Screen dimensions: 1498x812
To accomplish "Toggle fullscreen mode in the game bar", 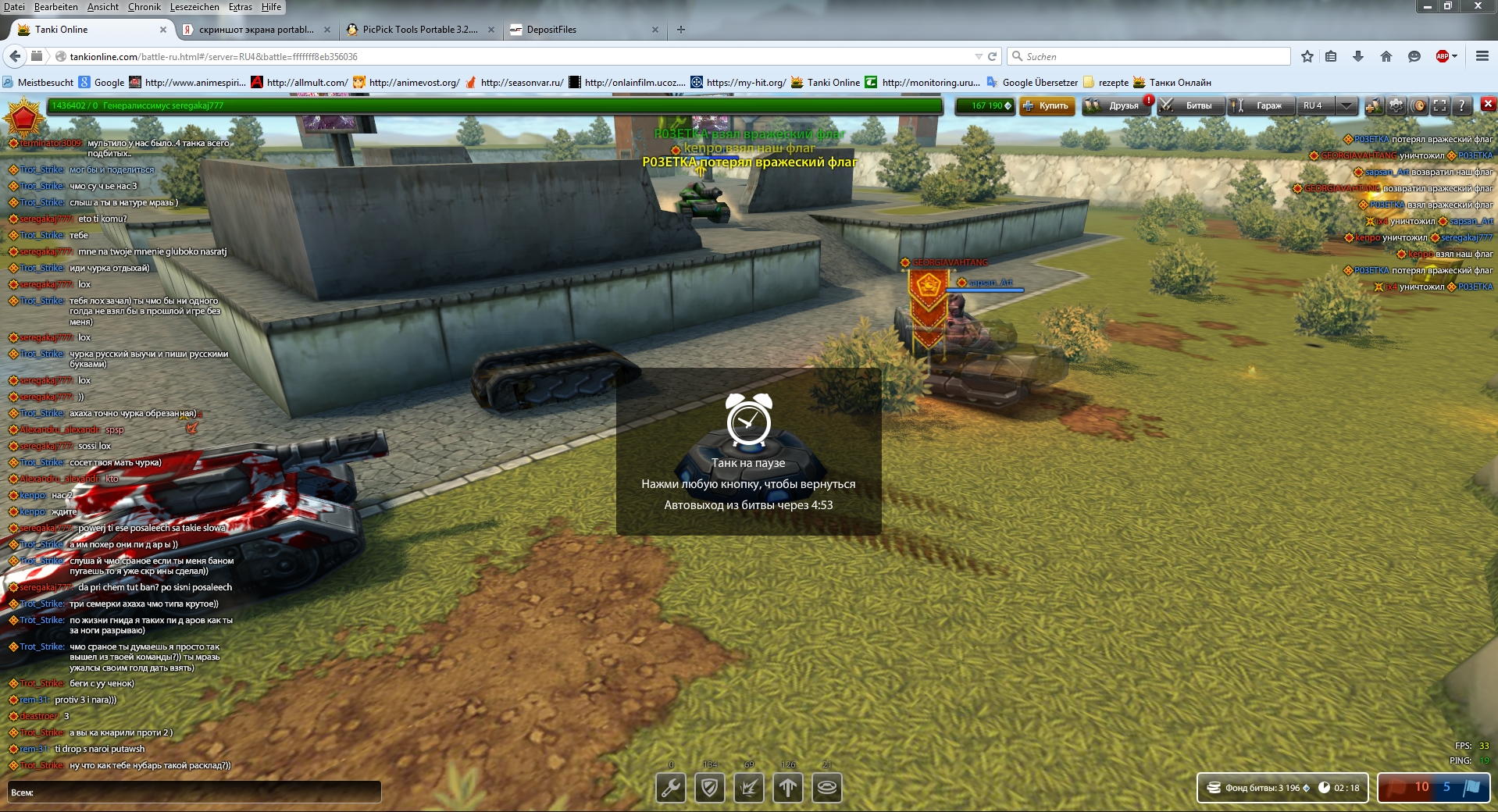I will coord(1440,106).
